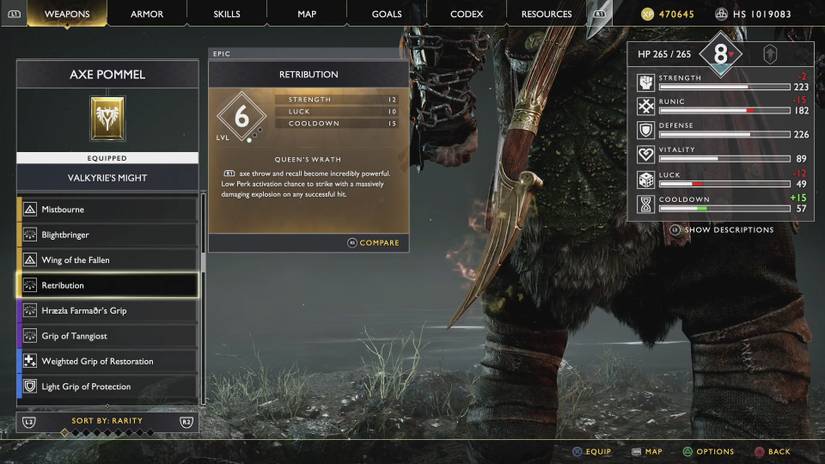Choose Weighted Grip of Restoration
Image resolution: width=825 pixels, height=464 pixels.
click(108, 361)
